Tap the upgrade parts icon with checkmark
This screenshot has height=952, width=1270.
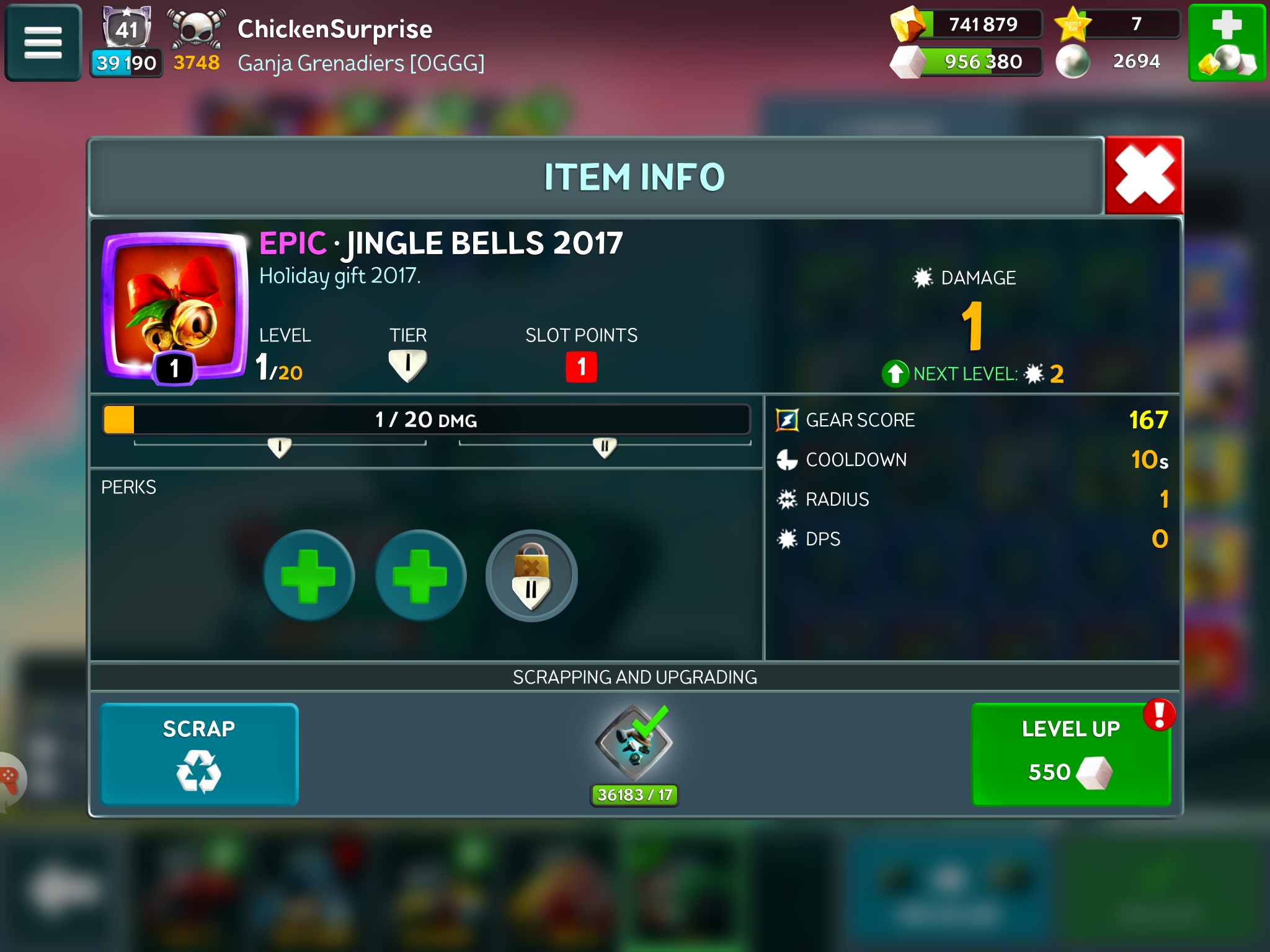coord(634,744)
